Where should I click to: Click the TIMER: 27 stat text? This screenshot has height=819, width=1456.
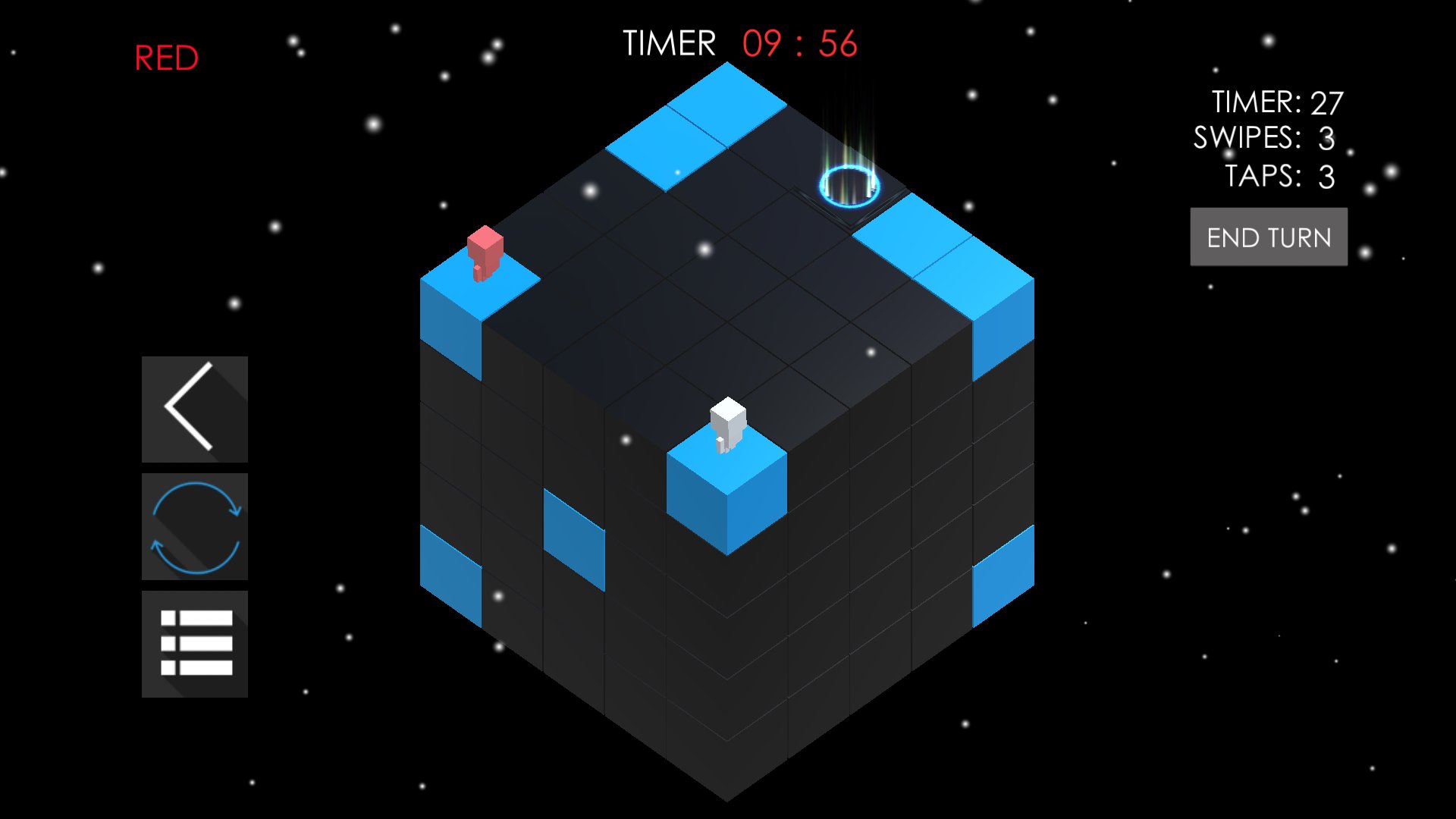coord(1278,101)
